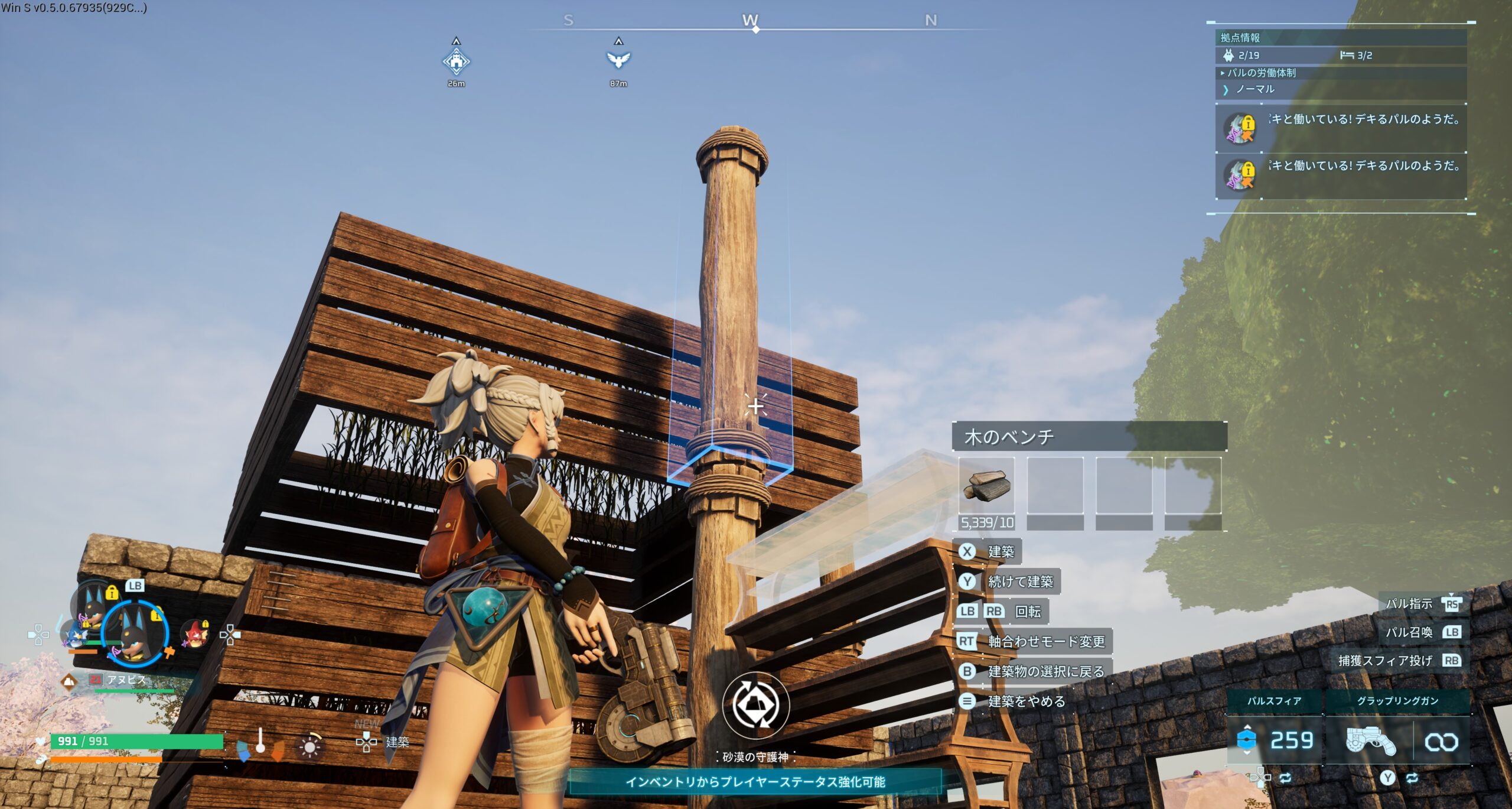Select the wood material slot for 木のベンチ
Image resolution: width=1512 pixels, height=809 pixels.
(x=986, y=485)
